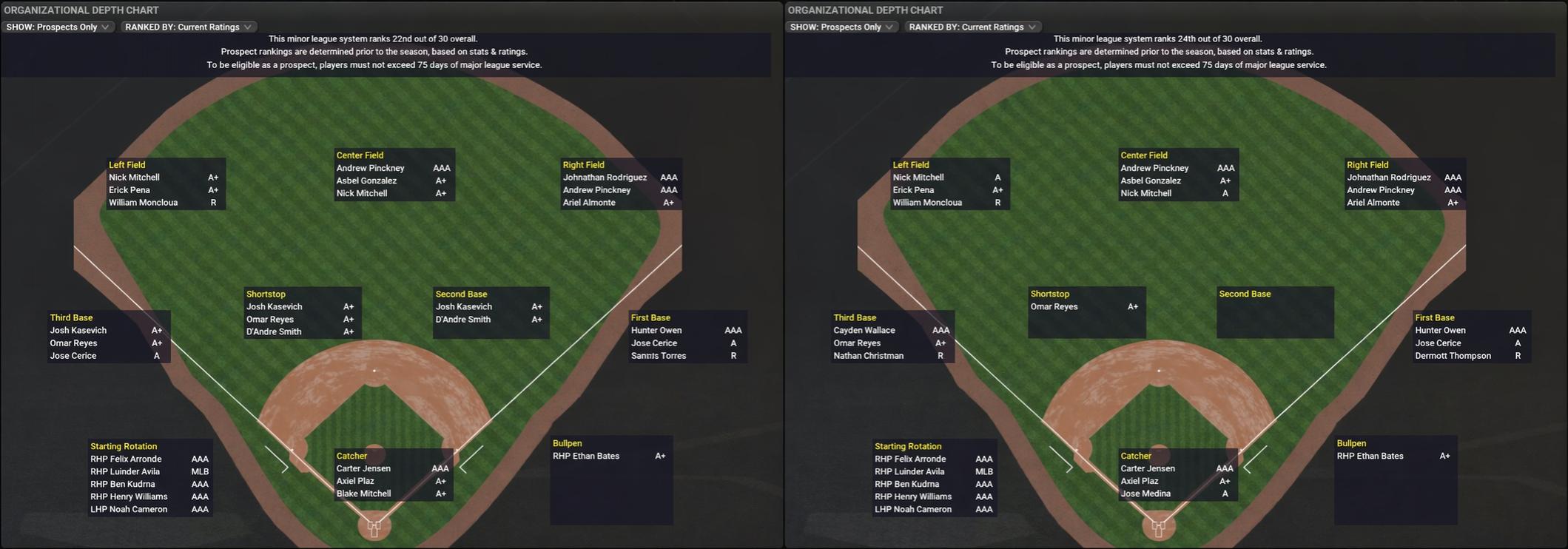The width and height of the screenshot is (1568, 549).
Task: Select Cayden Wallace at Third Base
Action: point(866,330)
